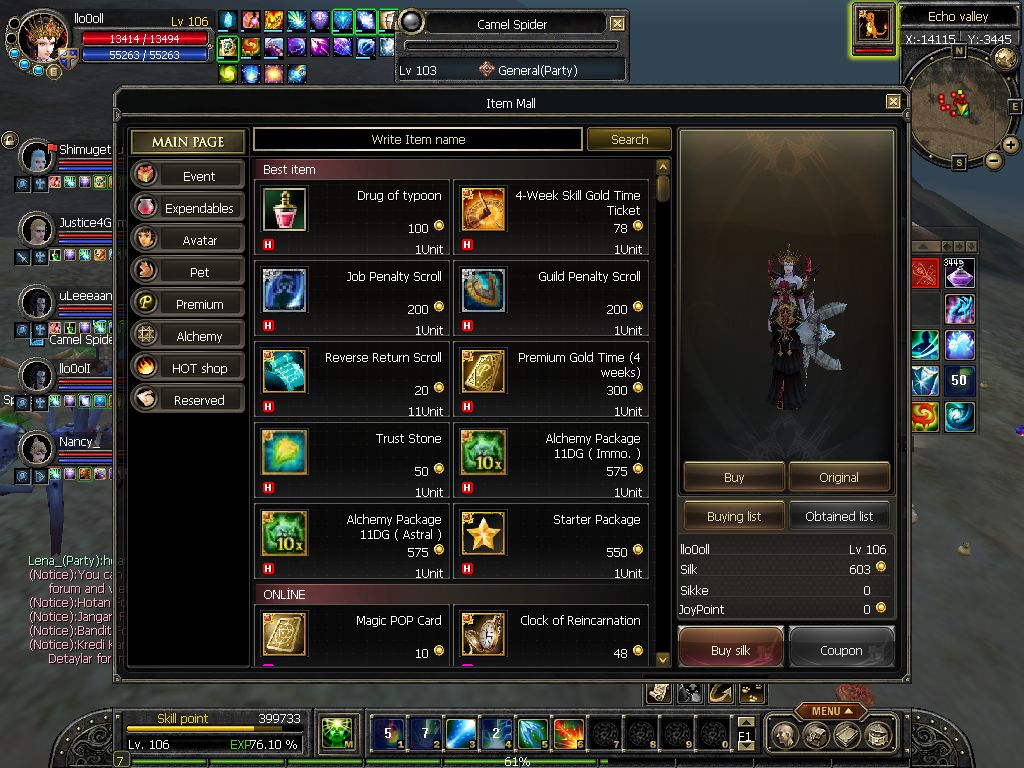Click the Search button
1024x768 pixels.
pos(629,140)
